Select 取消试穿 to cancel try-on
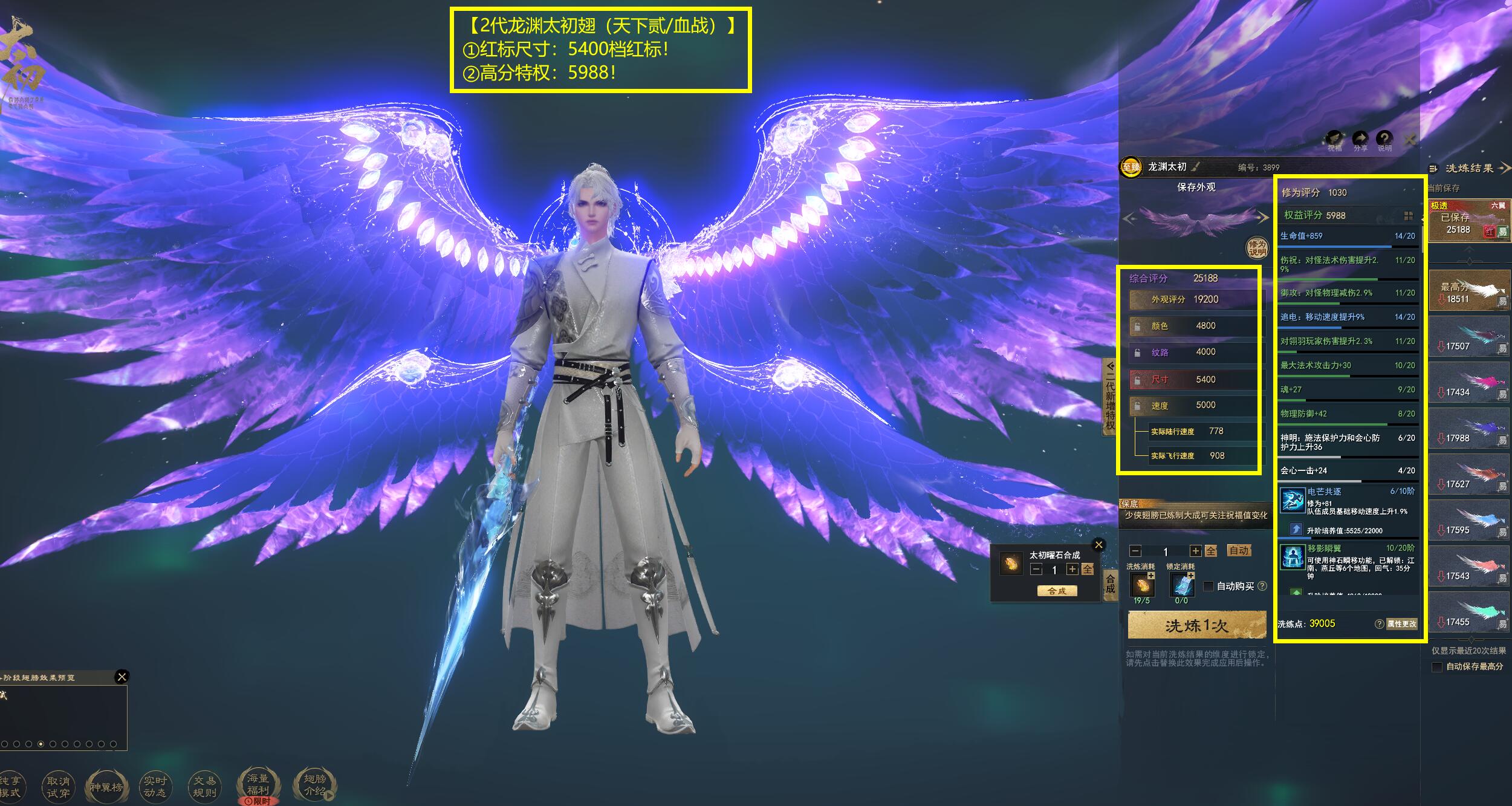This screenshot has height=806, width=1512. tap(58, 787)
